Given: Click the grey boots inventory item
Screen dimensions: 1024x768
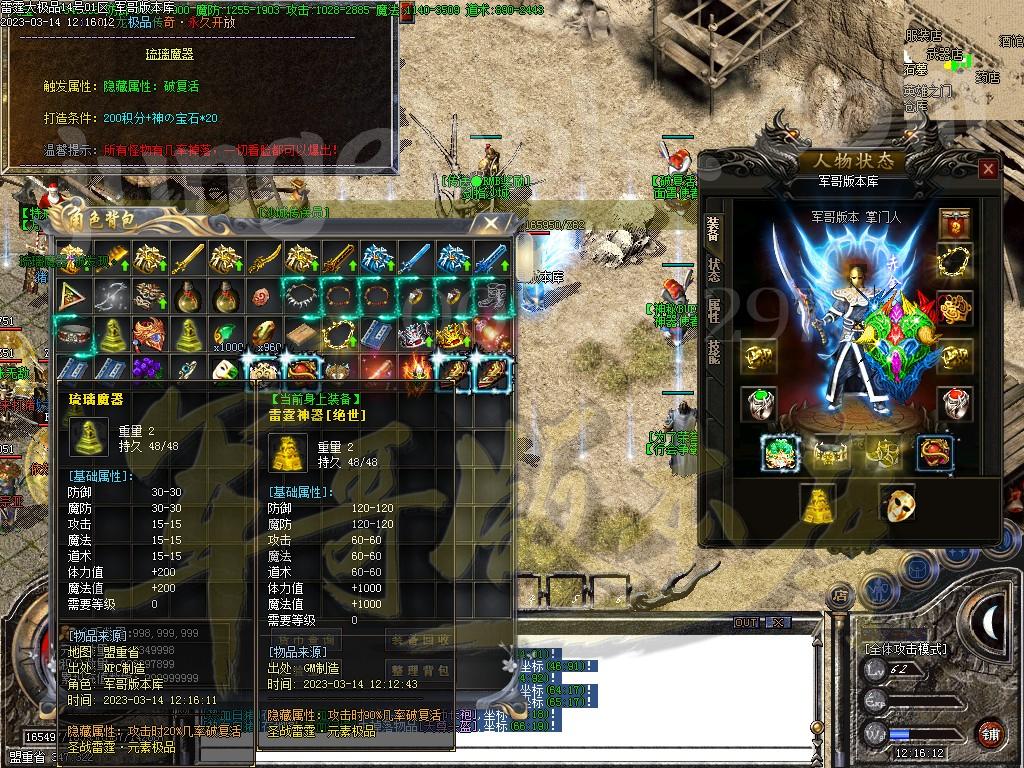Looking at the screenshot, I should tap(490, 295).
